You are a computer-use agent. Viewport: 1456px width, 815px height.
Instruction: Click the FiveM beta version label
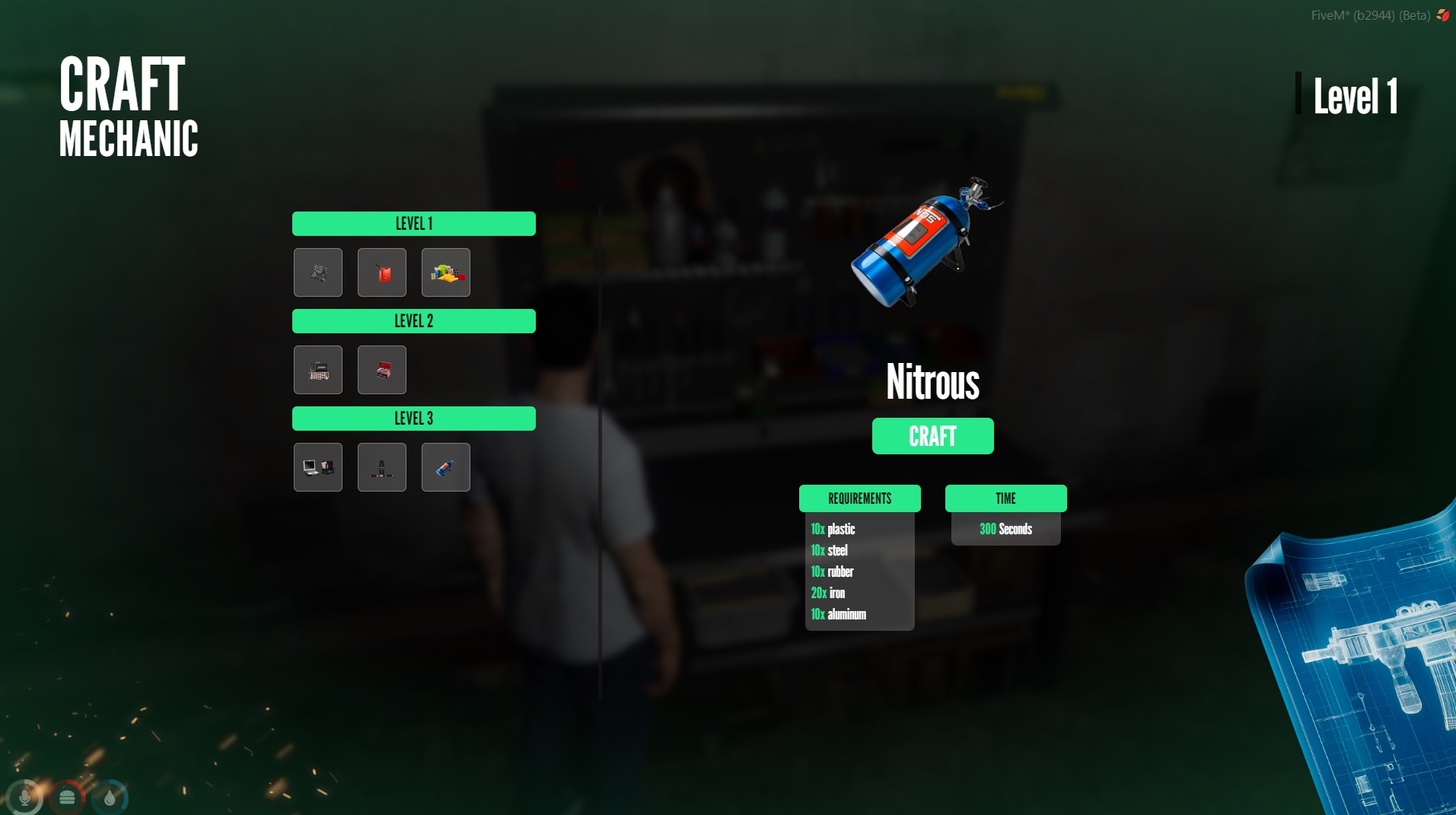tap(1371, 14)
